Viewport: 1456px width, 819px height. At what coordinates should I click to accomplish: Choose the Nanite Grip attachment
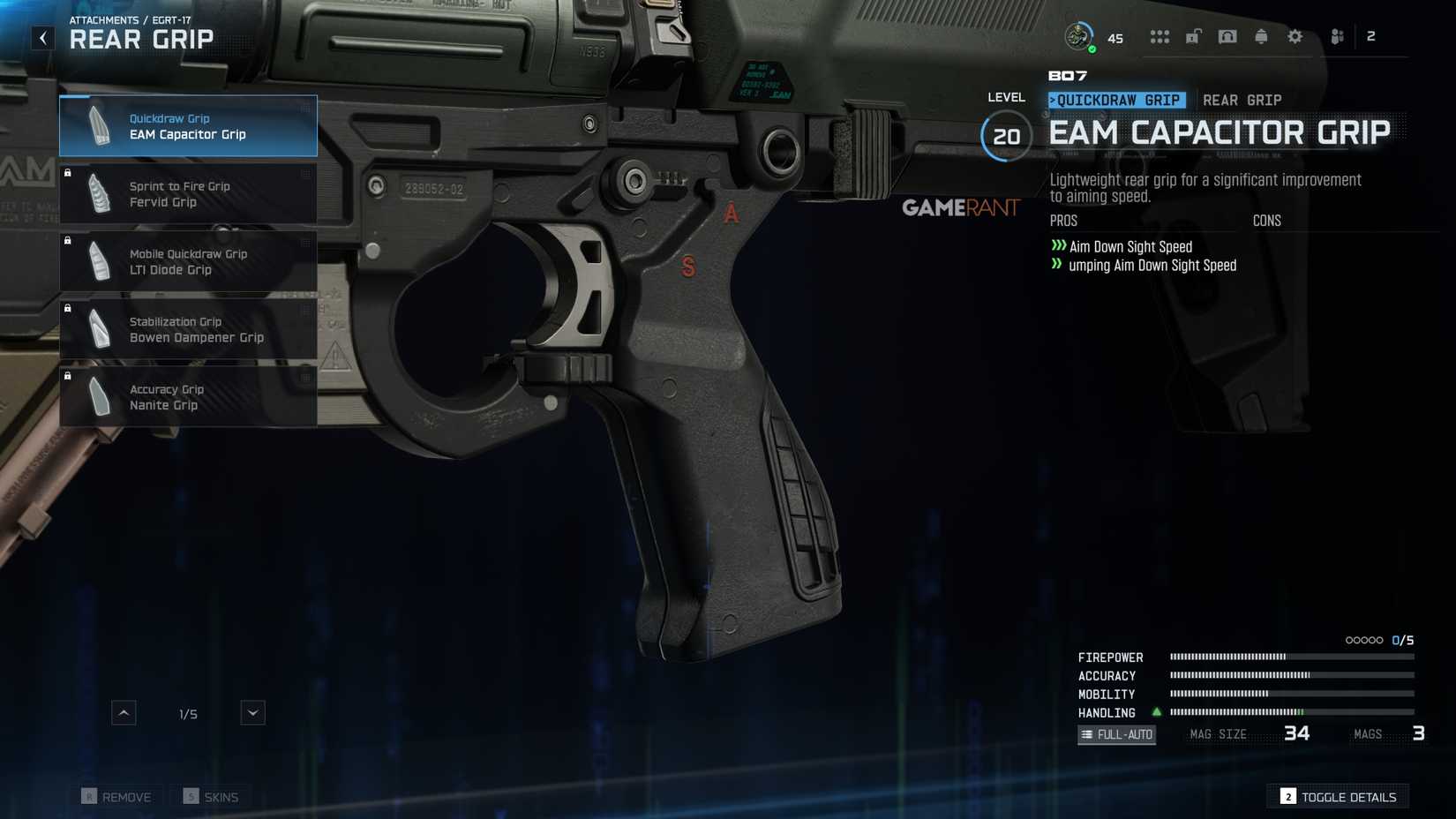click(x=188, y=397)
